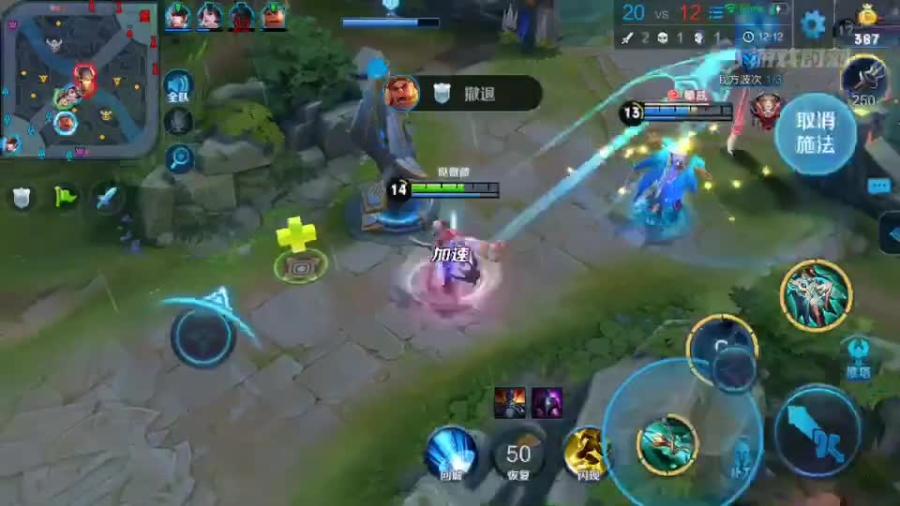Viewport: 900px width, 506px height.
Task: Toggle the 全队 team voice speaker
Action: pyautogui.click(x=178, y=86)
